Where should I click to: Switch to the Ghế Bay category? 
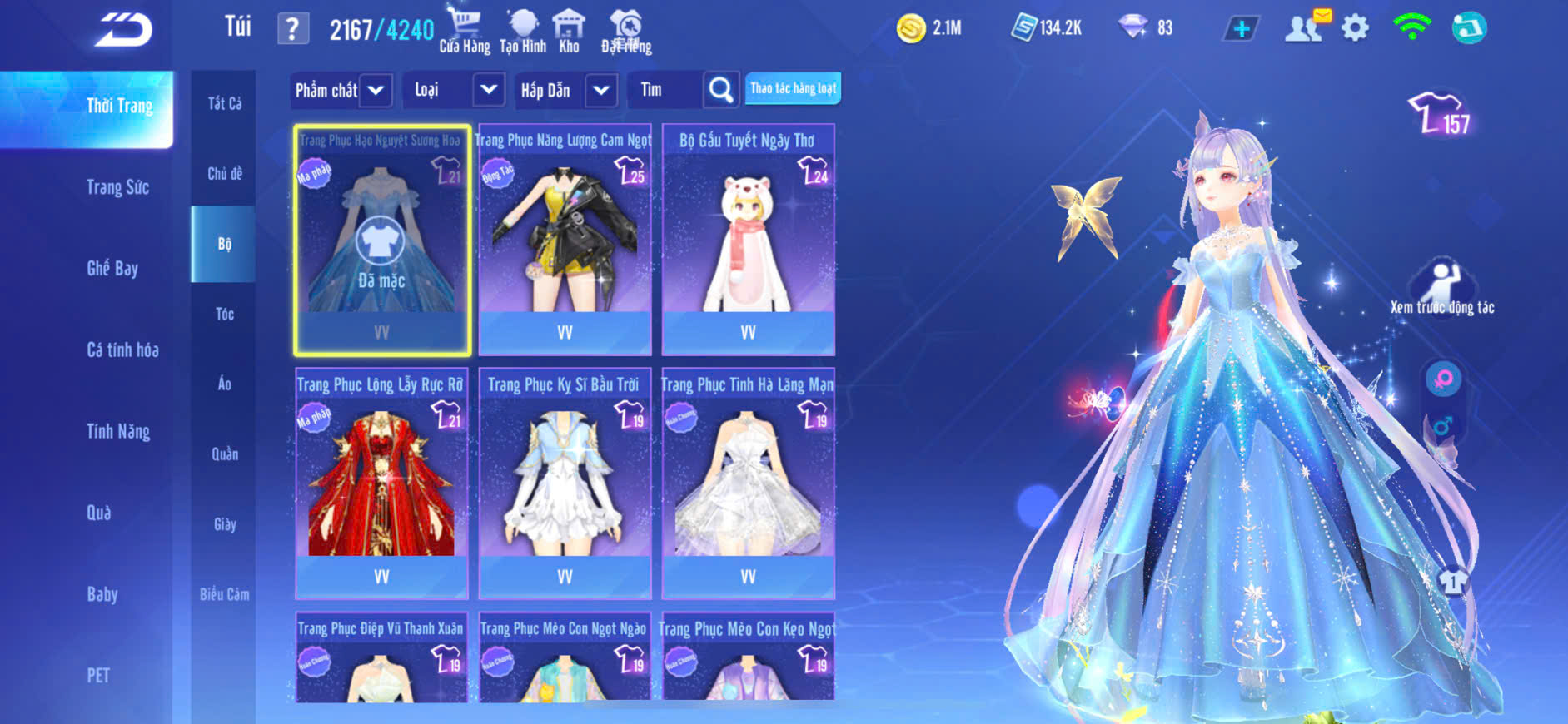[112, 268]
